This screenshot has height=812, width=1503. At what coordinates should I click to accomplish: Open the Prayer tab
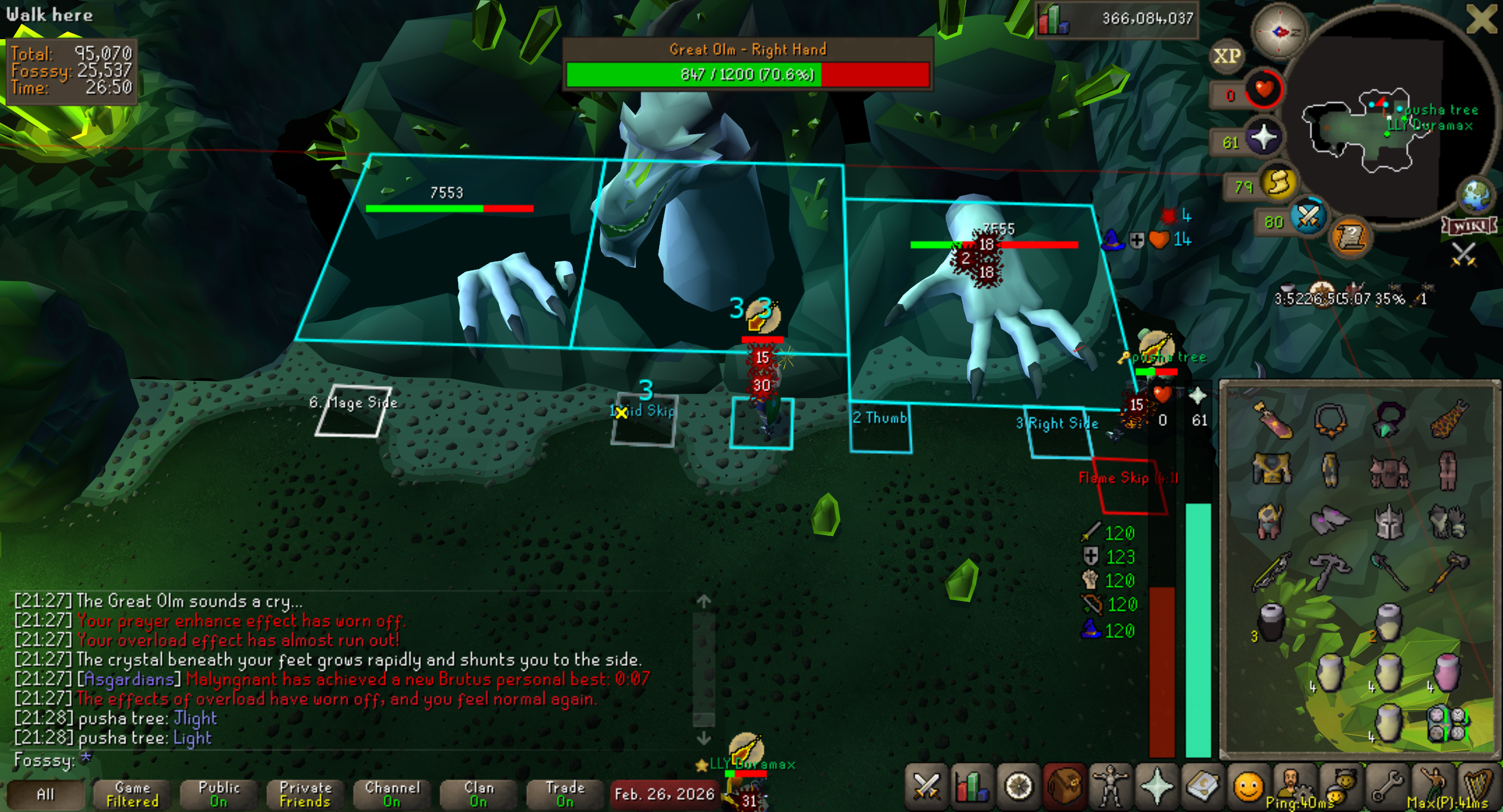(1157, 788)
